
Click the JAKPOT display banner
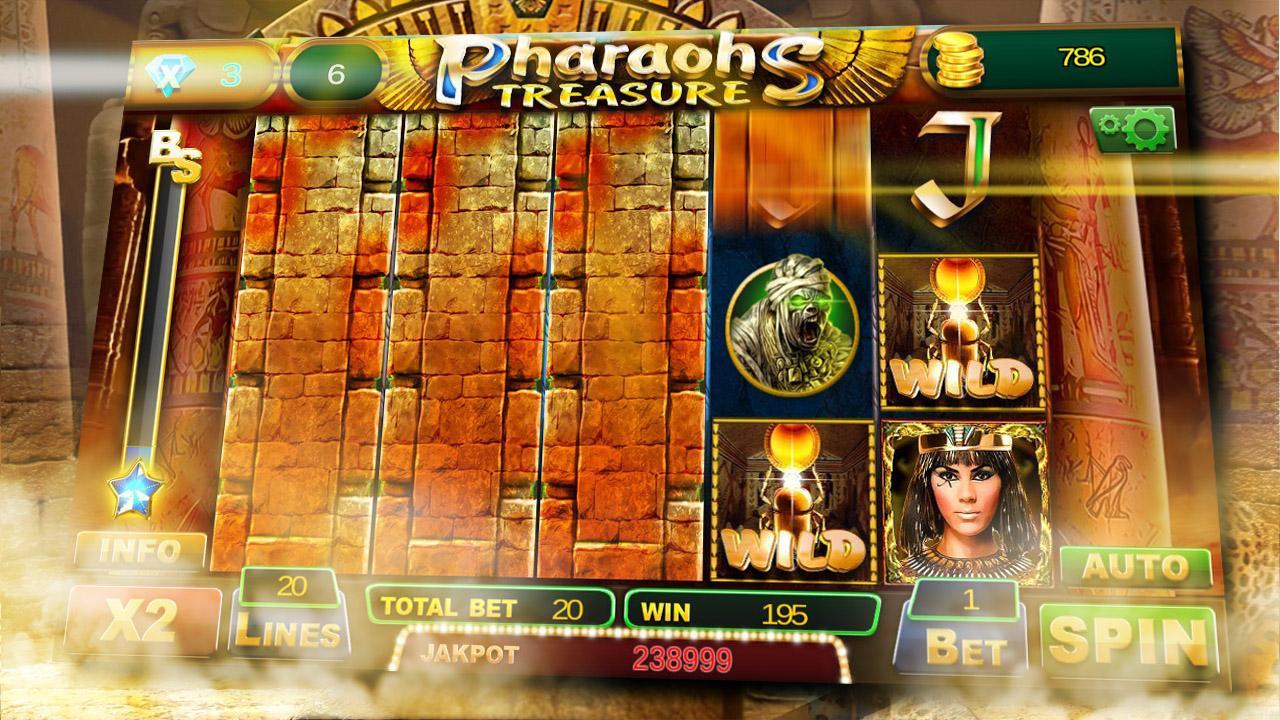pyautogui.click(x=600, y=655)
